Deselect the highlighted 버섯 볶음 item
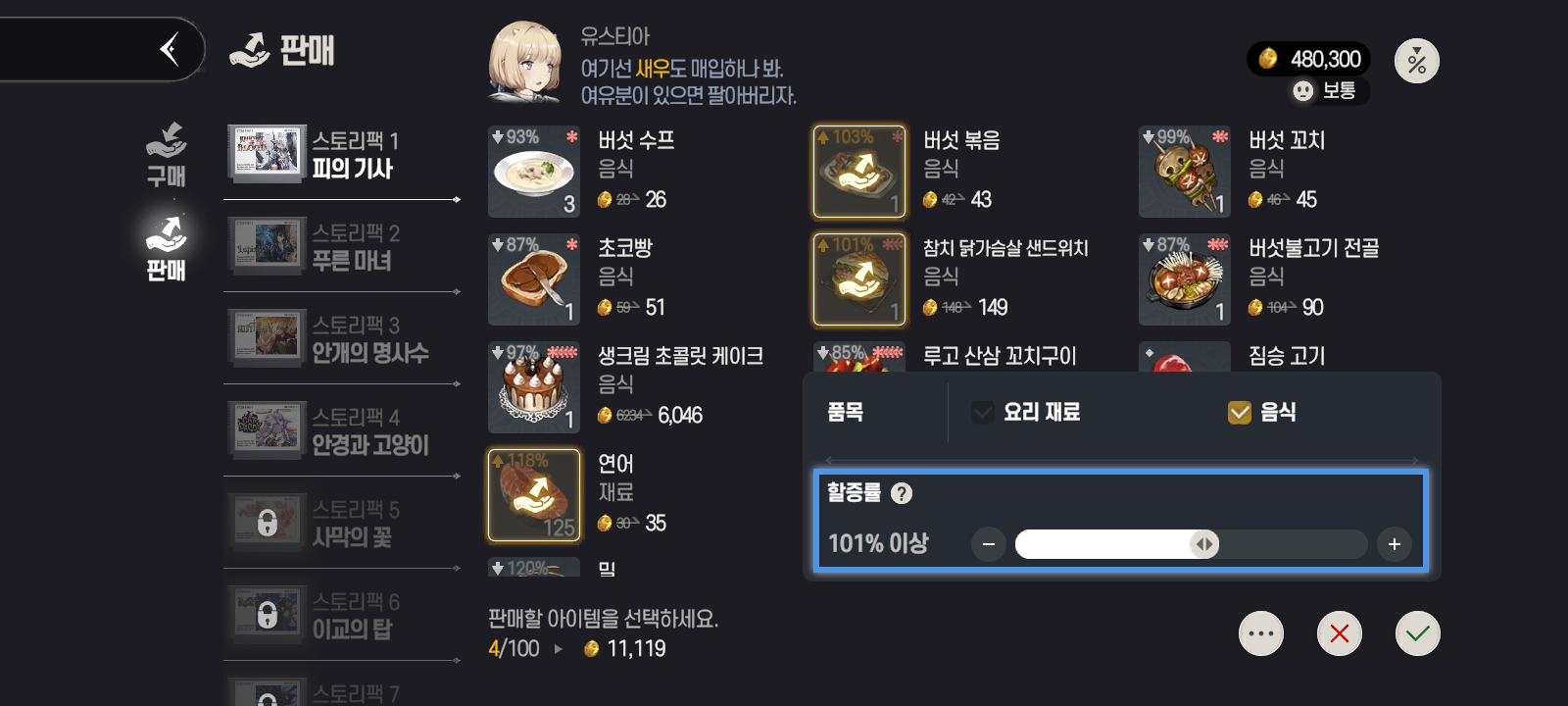Image resolution: width=1568 pixels, height=706 pixels. [x=859, y=171]
